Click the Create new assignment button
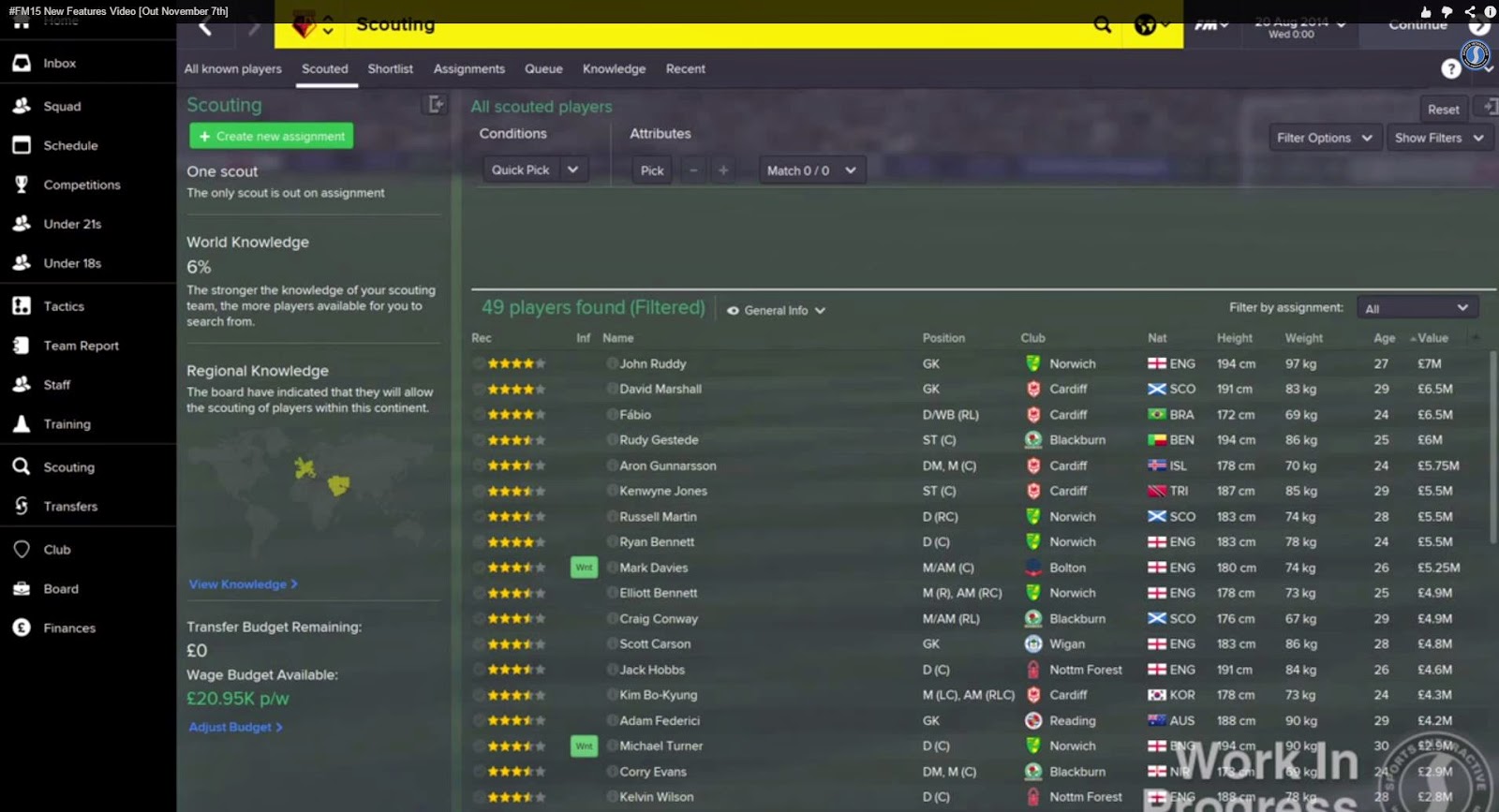This screenshot has height=812, width=1499. click(x=271, y=136)
